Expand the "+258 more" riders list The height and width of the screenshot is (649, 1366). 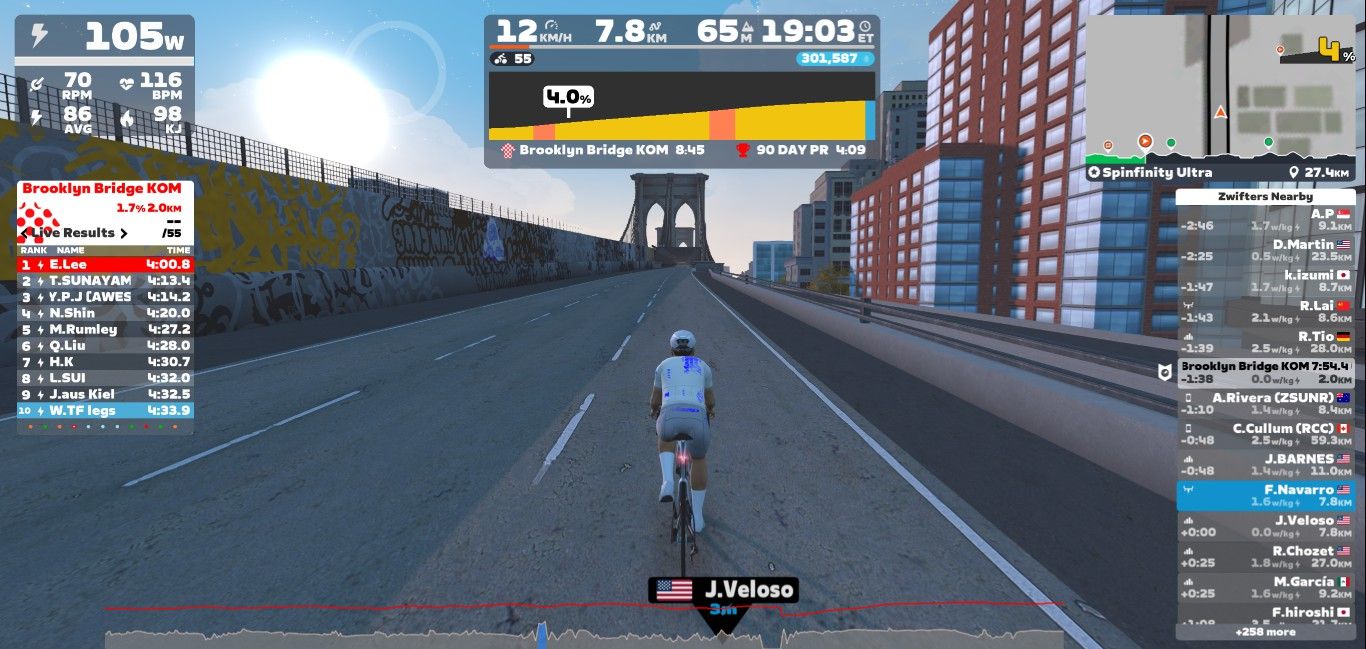[1265, 632]
